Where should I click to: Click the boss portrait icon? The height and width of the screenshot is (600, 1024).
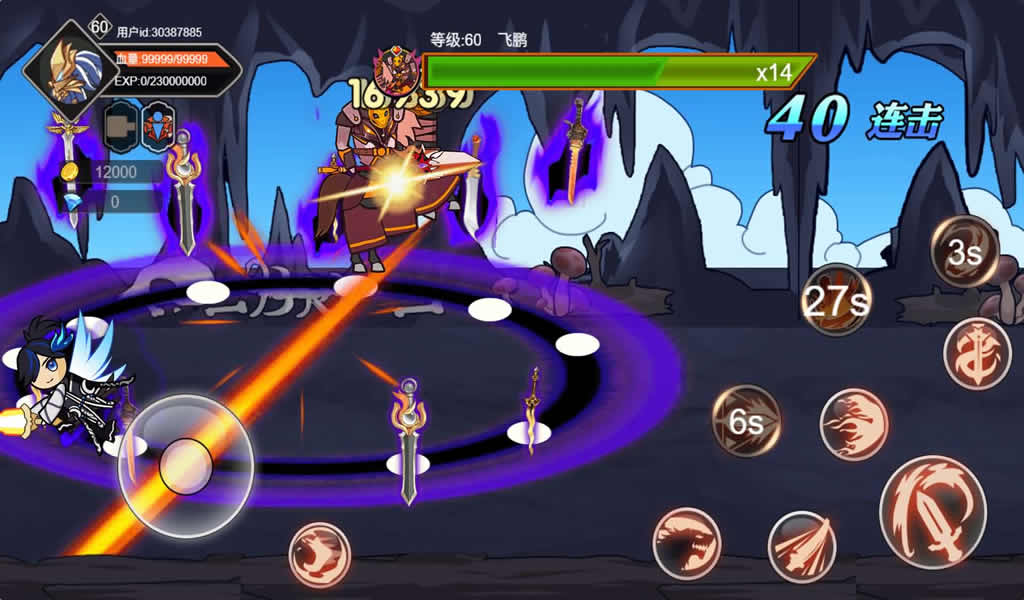click(397, 70)
